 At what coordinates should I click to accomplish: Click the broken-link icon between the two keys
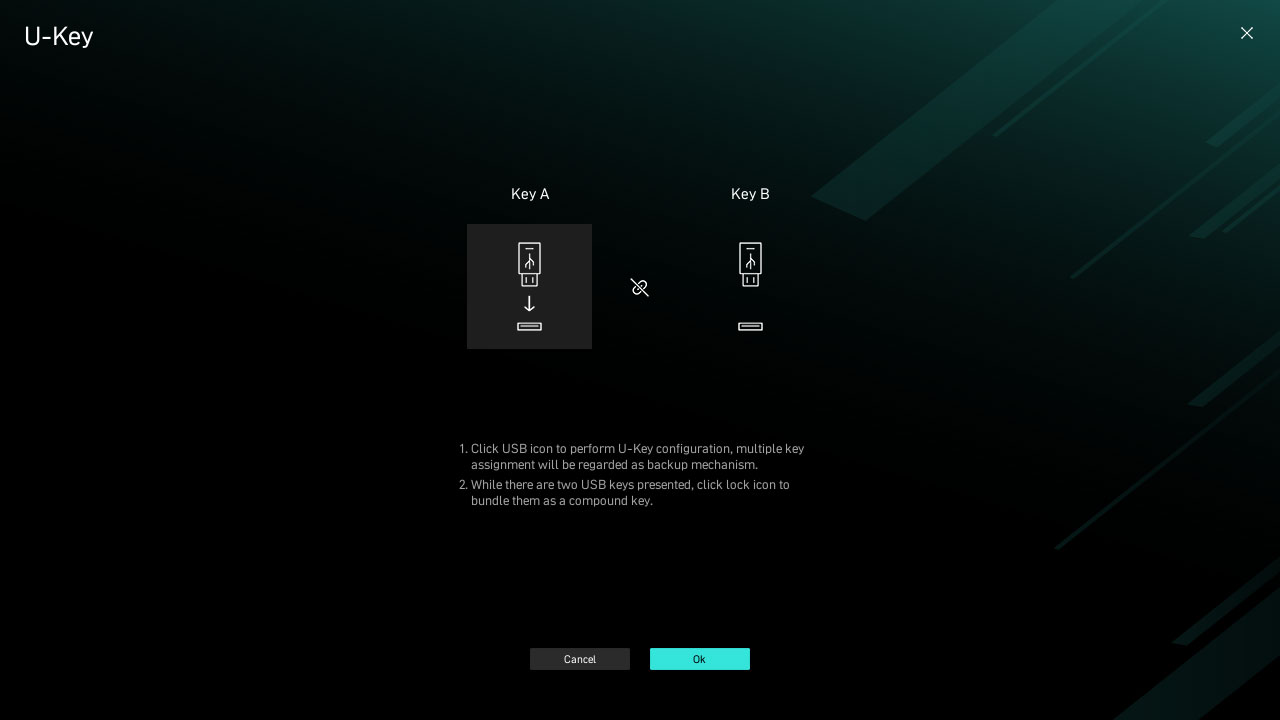[x=639, y=287]
